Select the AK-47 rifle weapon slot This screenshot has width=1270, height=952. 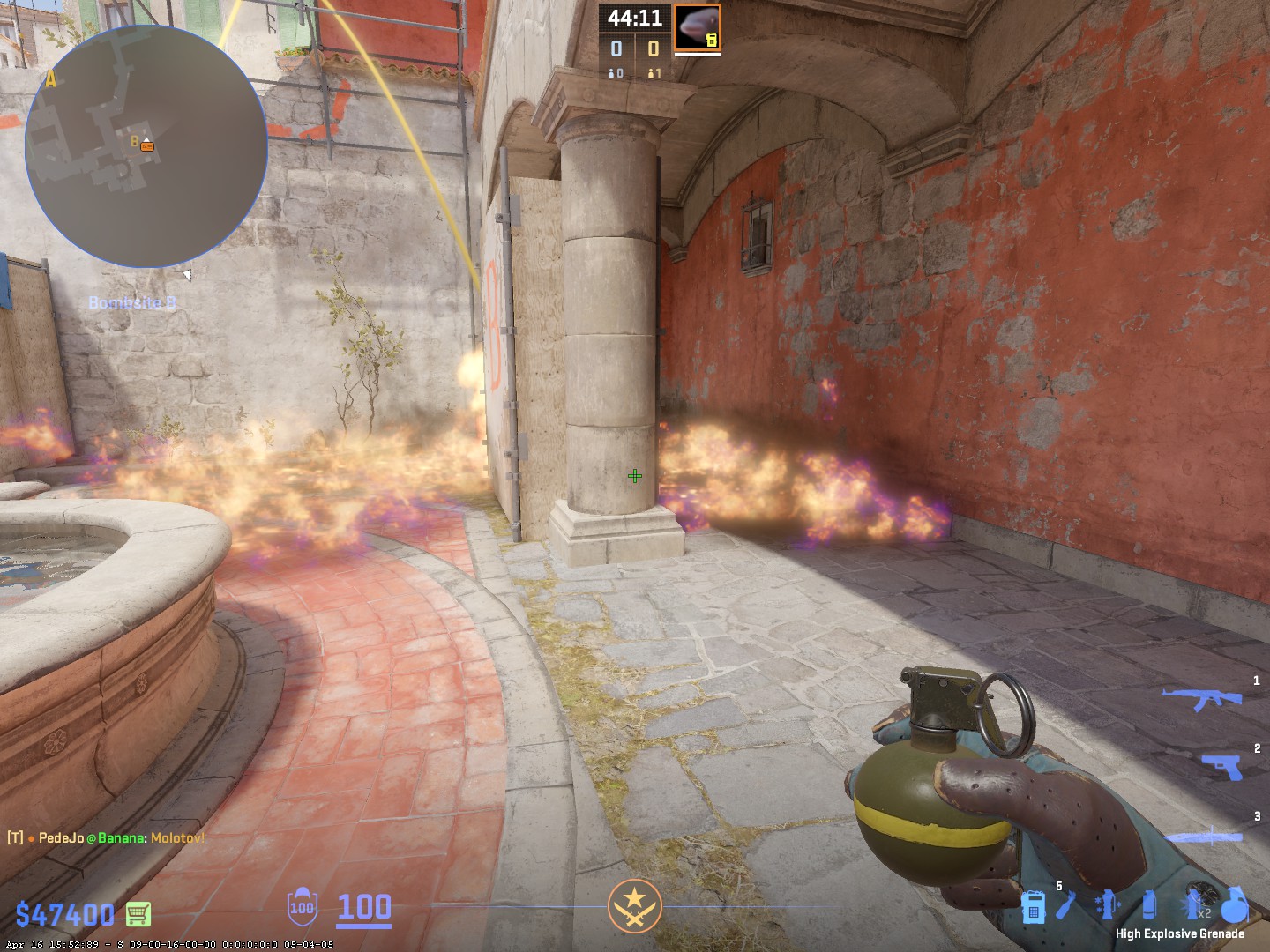(x=1201, y=698)
